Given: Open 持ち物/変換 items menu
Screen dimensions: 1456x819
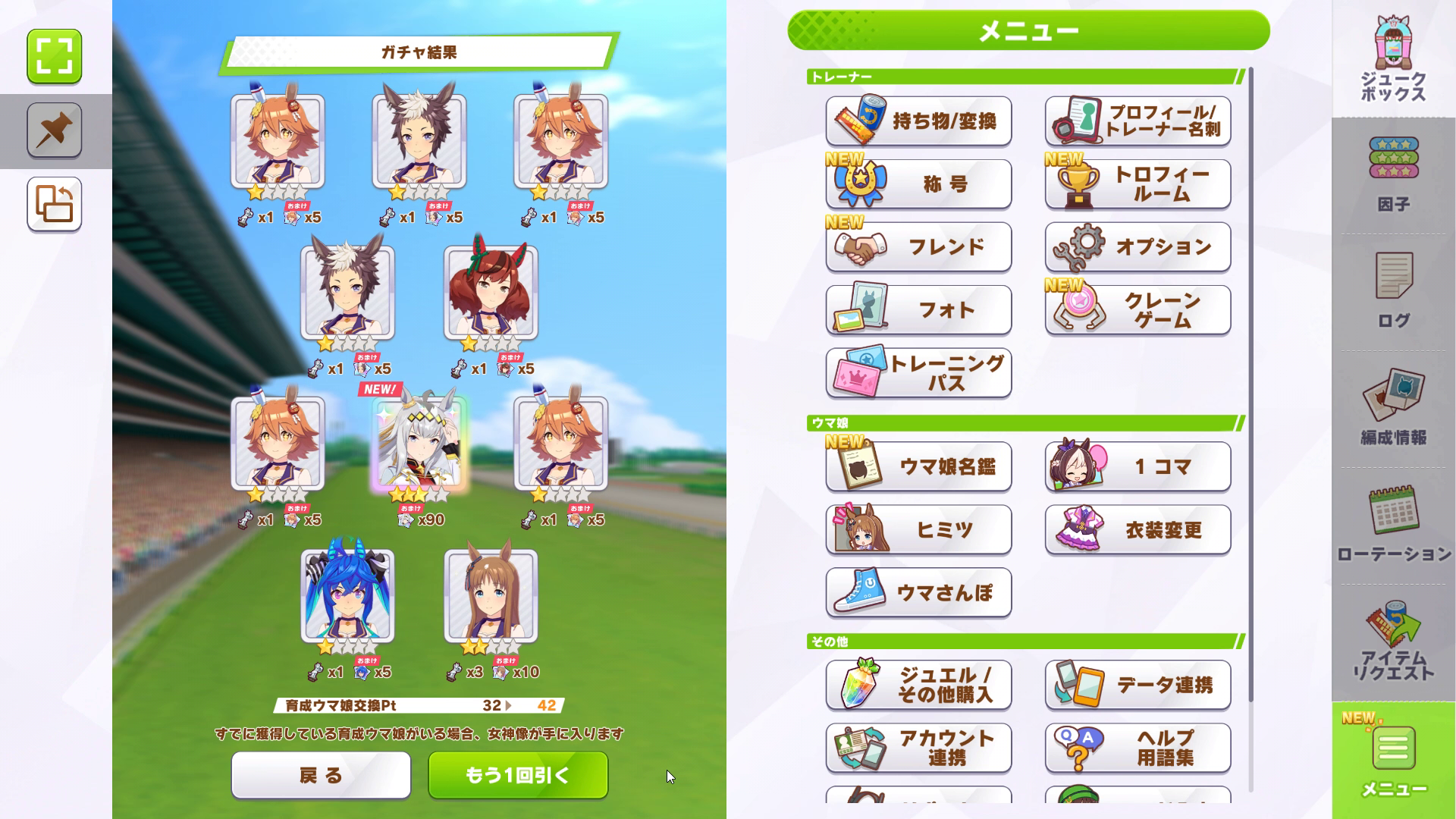Looking at the screenshot, I should click(918, 121).
